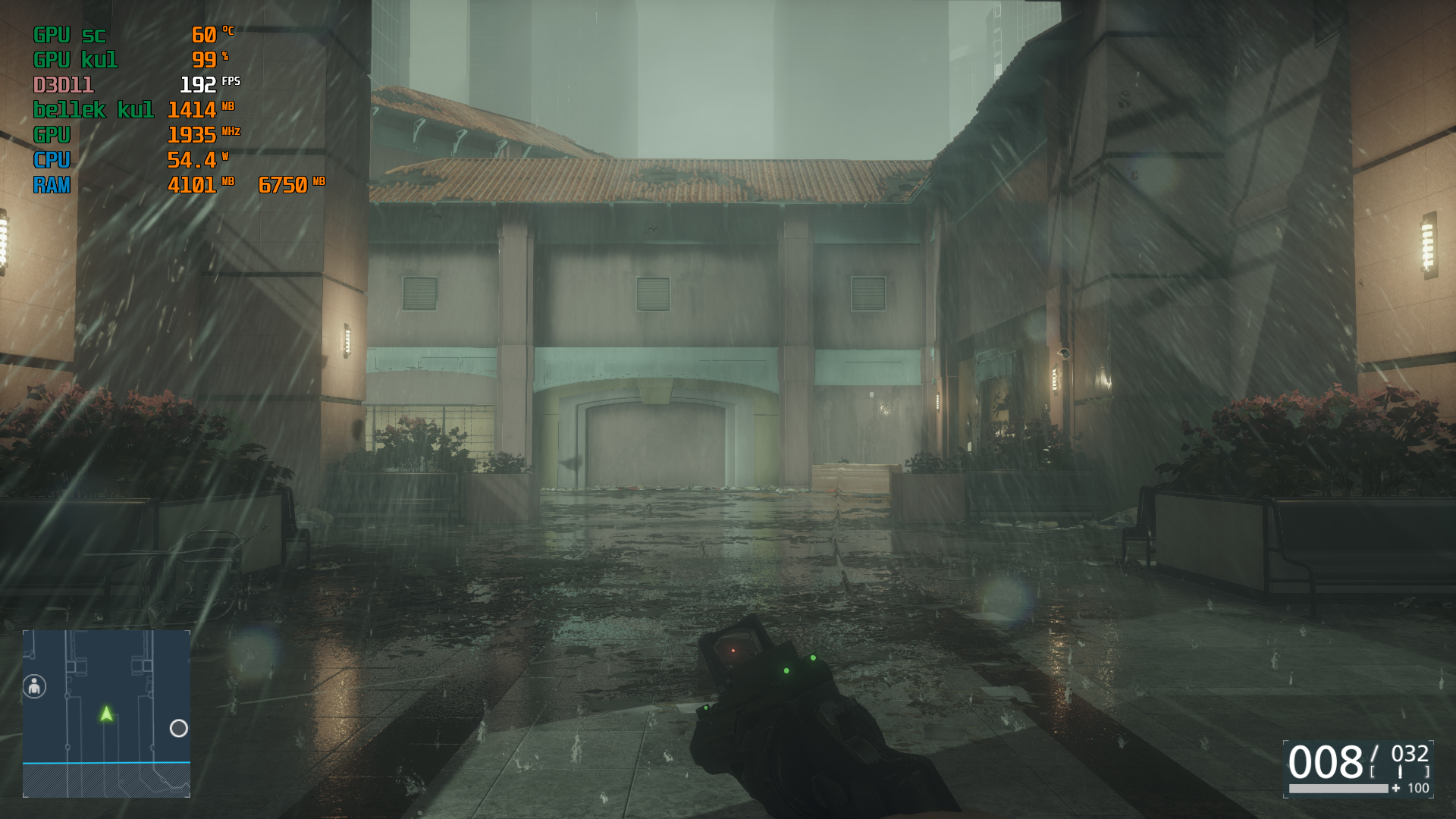Click the health bar above the +100 label
Viewport: 1456px width, 819px height.
pyautogui.click(x=1338, y=789)
